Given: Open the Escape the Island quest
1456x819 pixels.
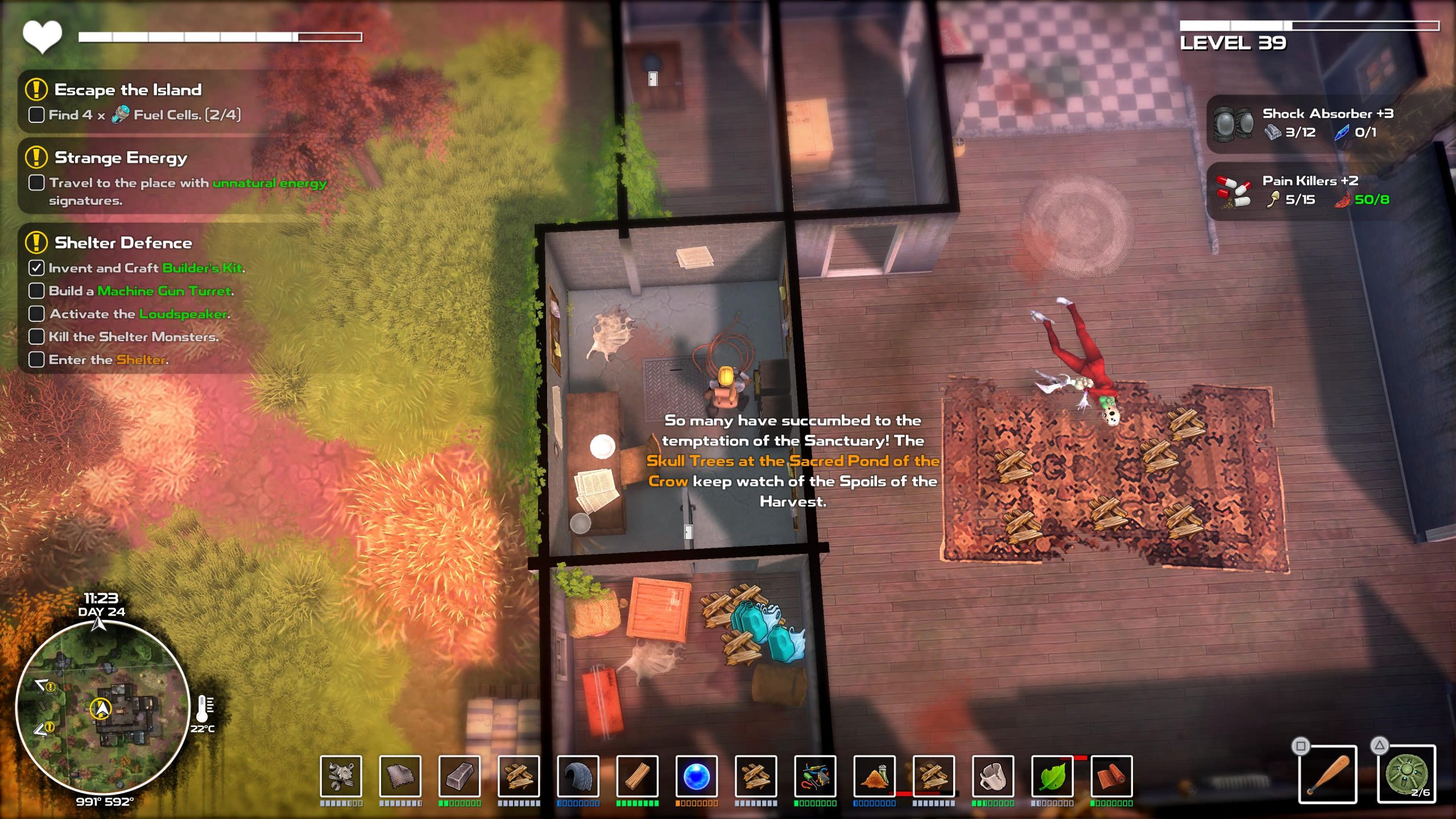Looking at the screenshot, I should (x=128, y=90).
